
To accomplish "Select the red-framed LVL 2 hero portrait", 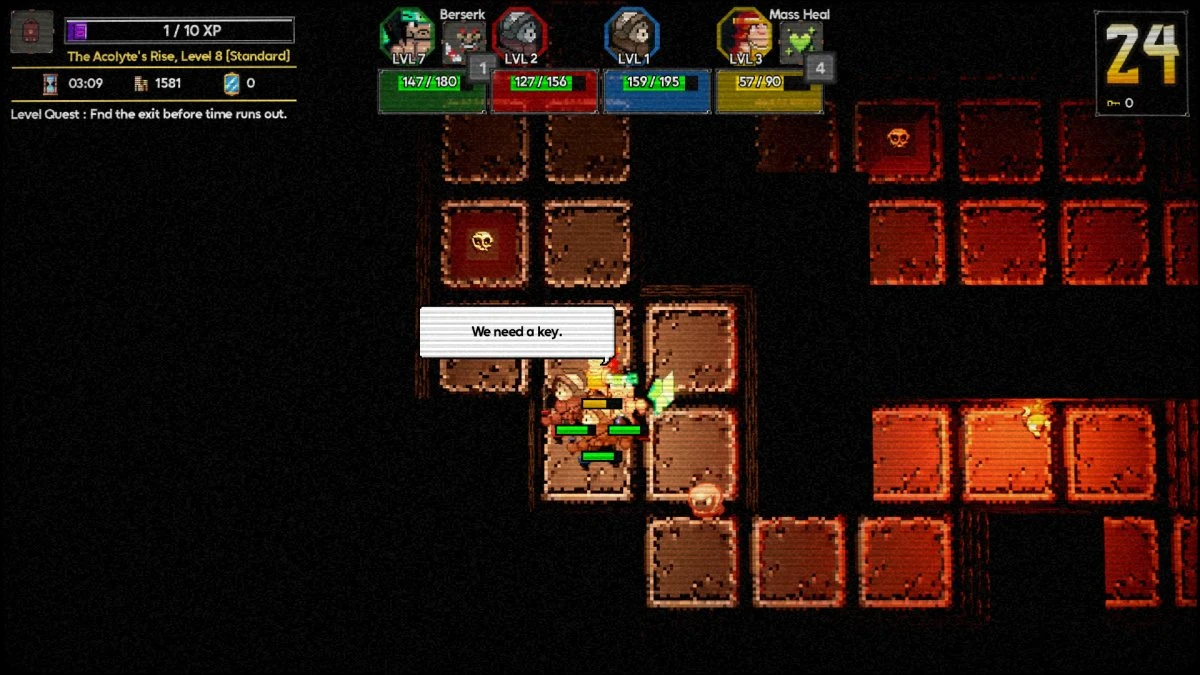I will pyautogui.click(x=519, y=35).
